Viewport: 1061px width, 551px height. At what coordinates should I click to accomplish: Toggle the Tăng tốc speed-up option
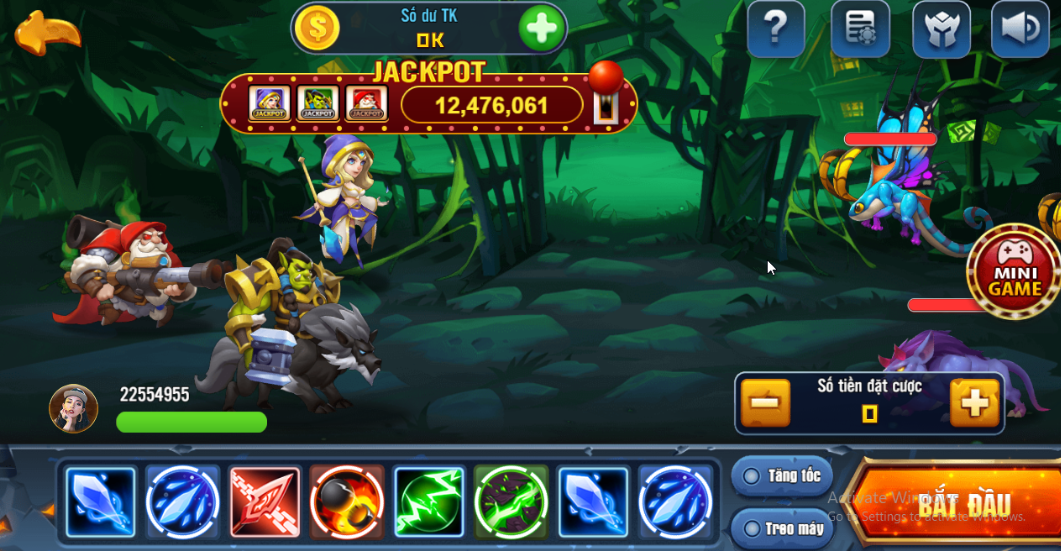(781, 476)
